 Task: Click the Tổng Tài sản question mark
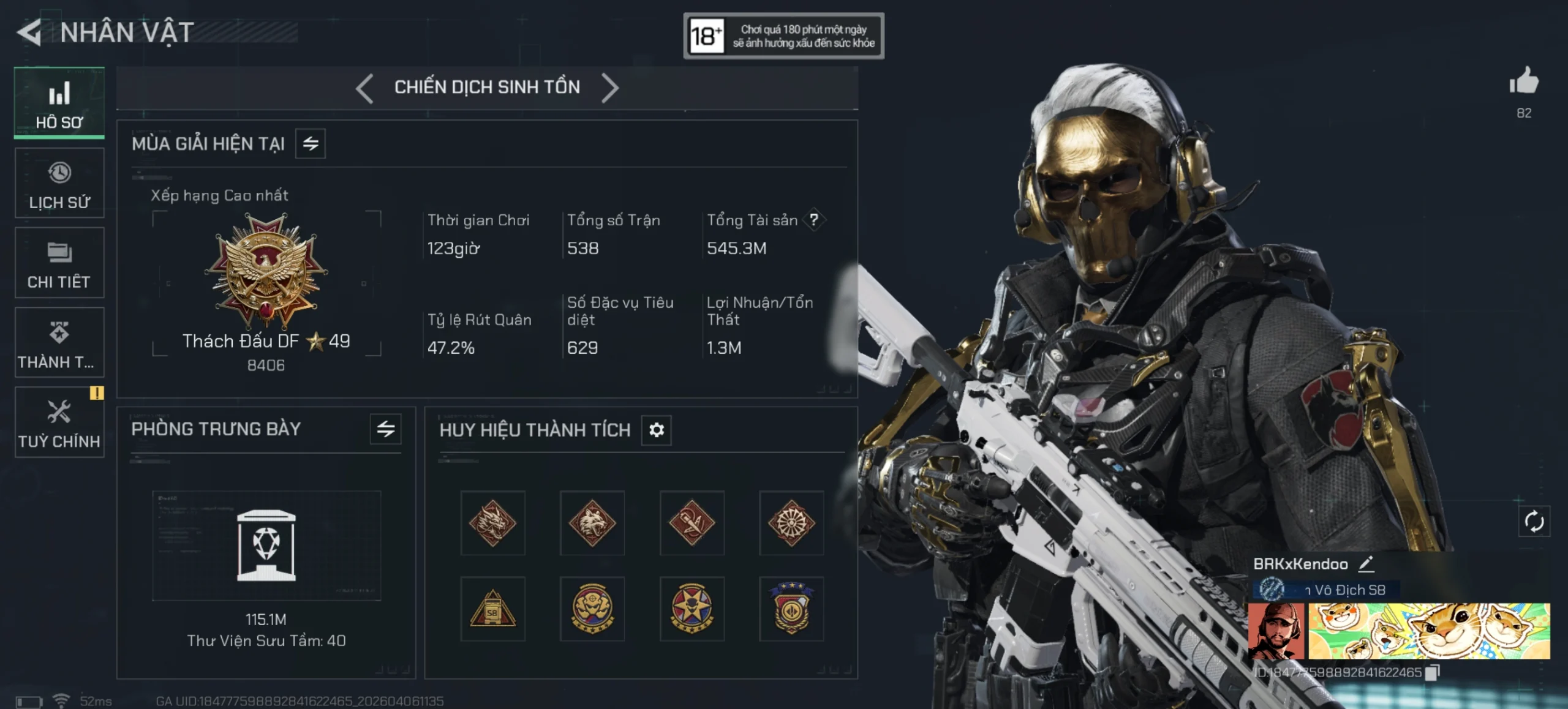[x=814, y=220]
